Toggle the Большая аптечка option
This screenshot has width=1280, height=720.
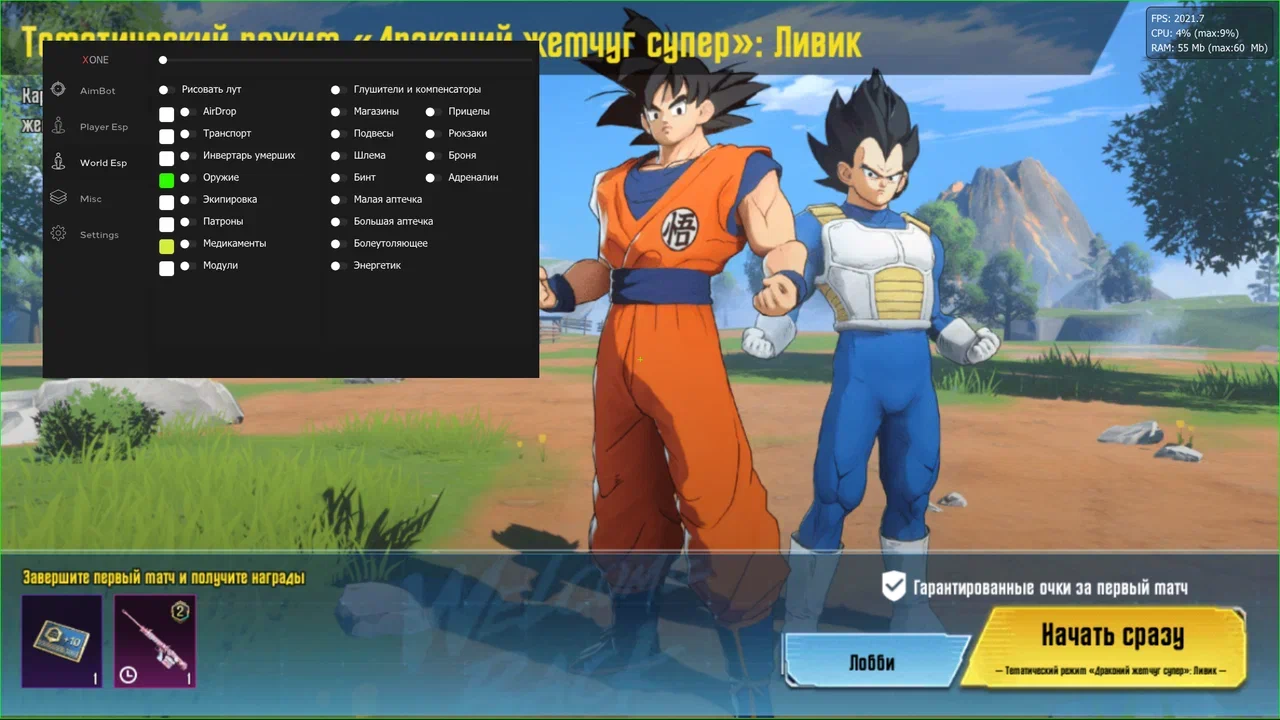[338, 222]
